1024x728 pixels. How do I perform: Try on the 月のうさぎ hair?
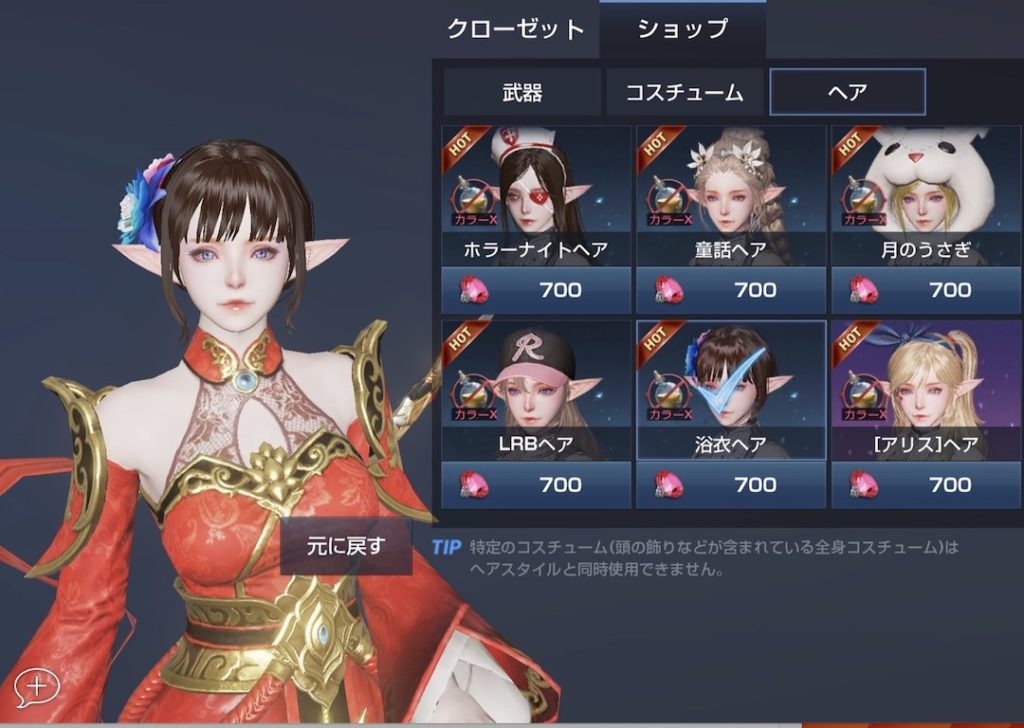(x=926, y=195)
